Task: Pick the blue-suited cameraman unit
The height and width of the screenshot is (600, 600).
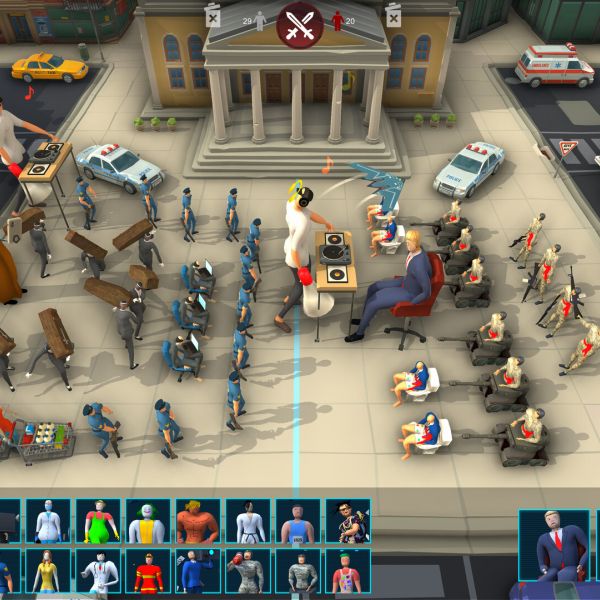Action: coord(198,571)
